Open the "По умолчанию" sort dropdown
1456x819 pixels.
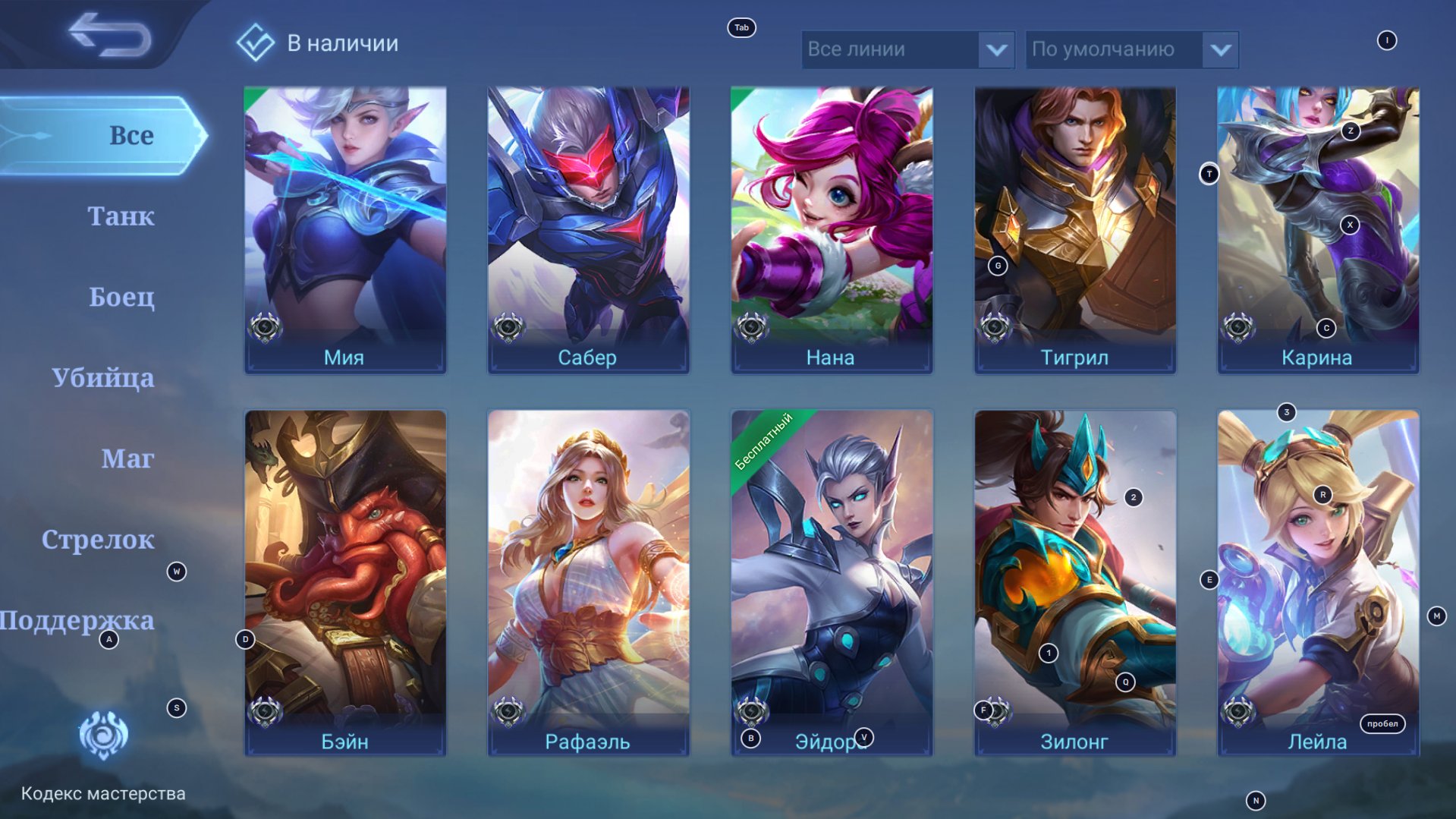coord(1131,49)
